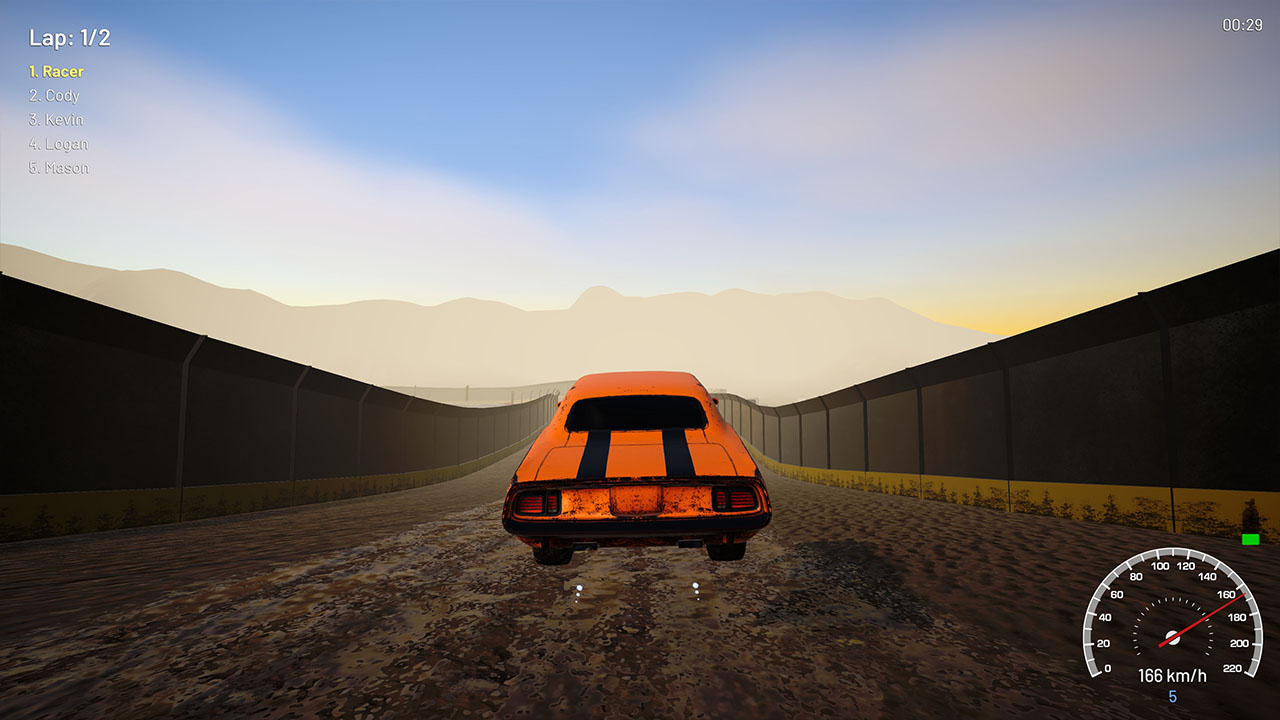Image resolution: width=1280 pixels, height=720 pixels.
Task: Select the green boost indicator bar
Action: click(1251, 539)
